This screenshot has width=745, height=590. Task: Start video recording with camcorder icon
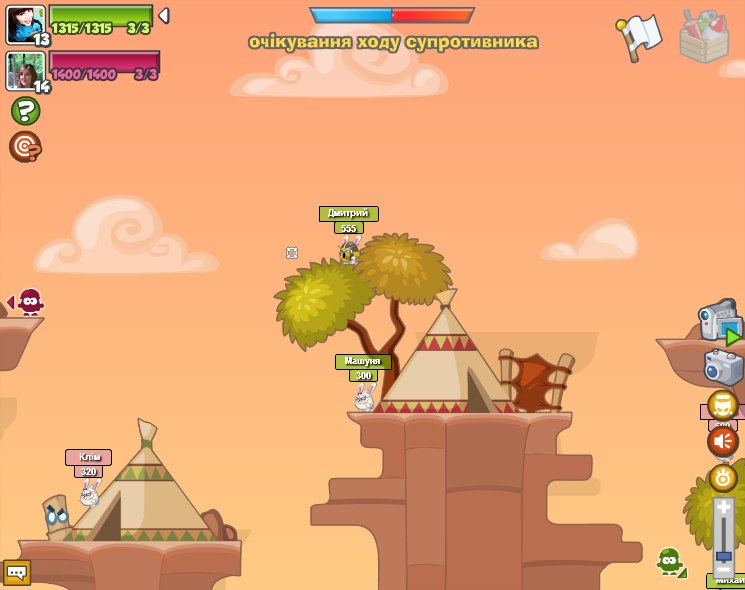pyautogui.click(x=720, y=322)
